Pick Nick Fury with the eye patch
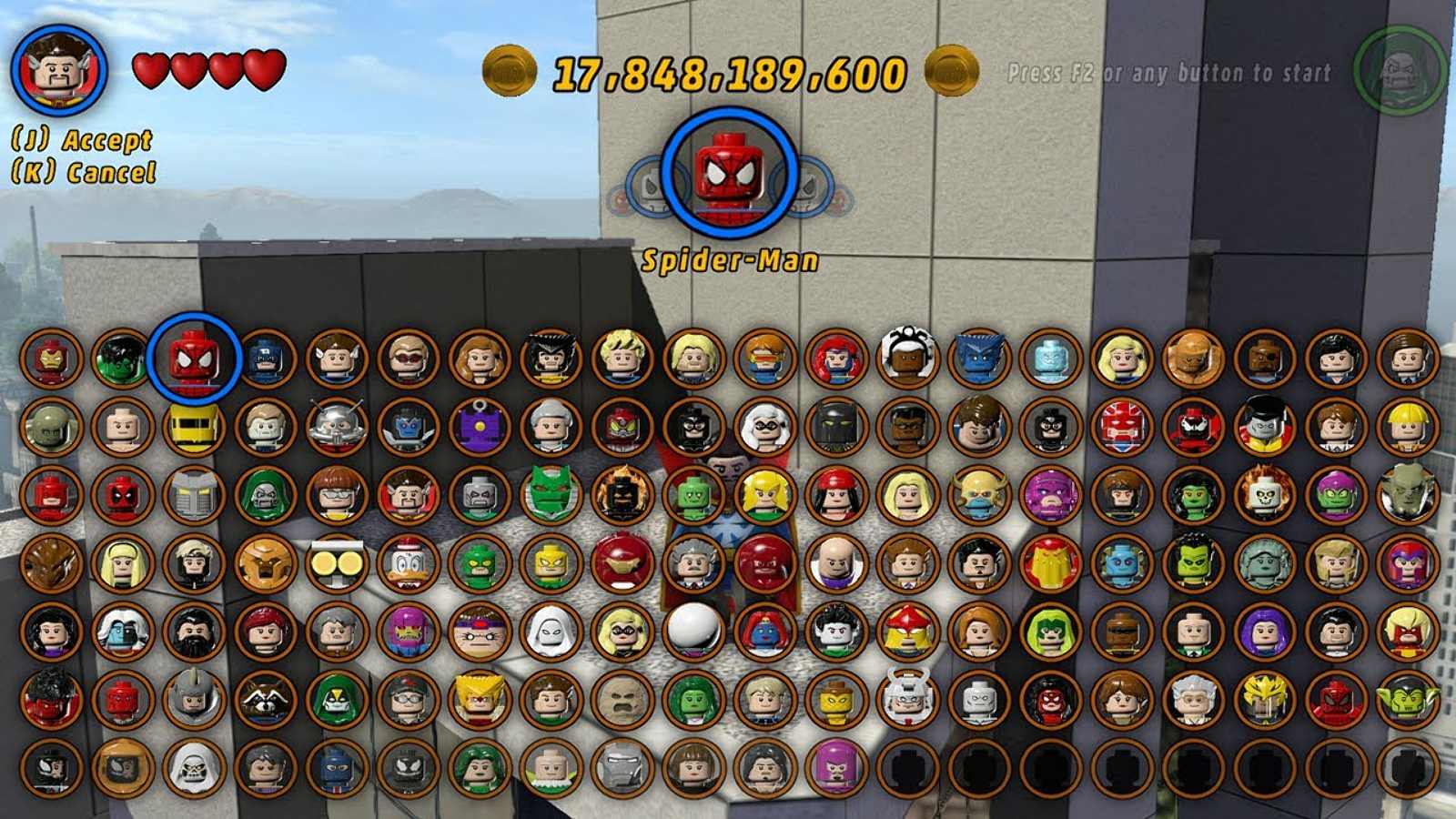 click(x=1264, y=358)
